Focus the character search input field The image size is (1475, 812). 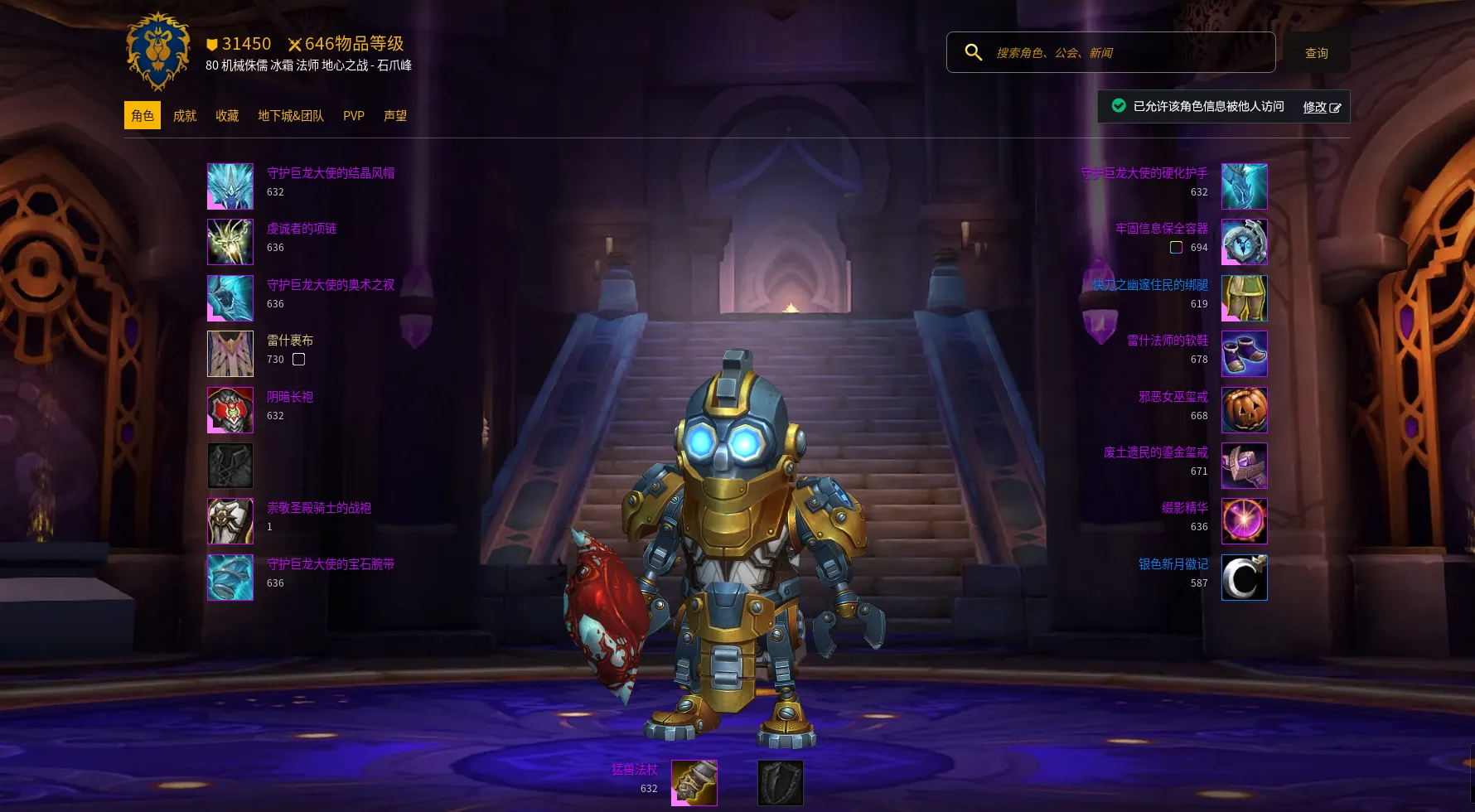pos(1127,53)
